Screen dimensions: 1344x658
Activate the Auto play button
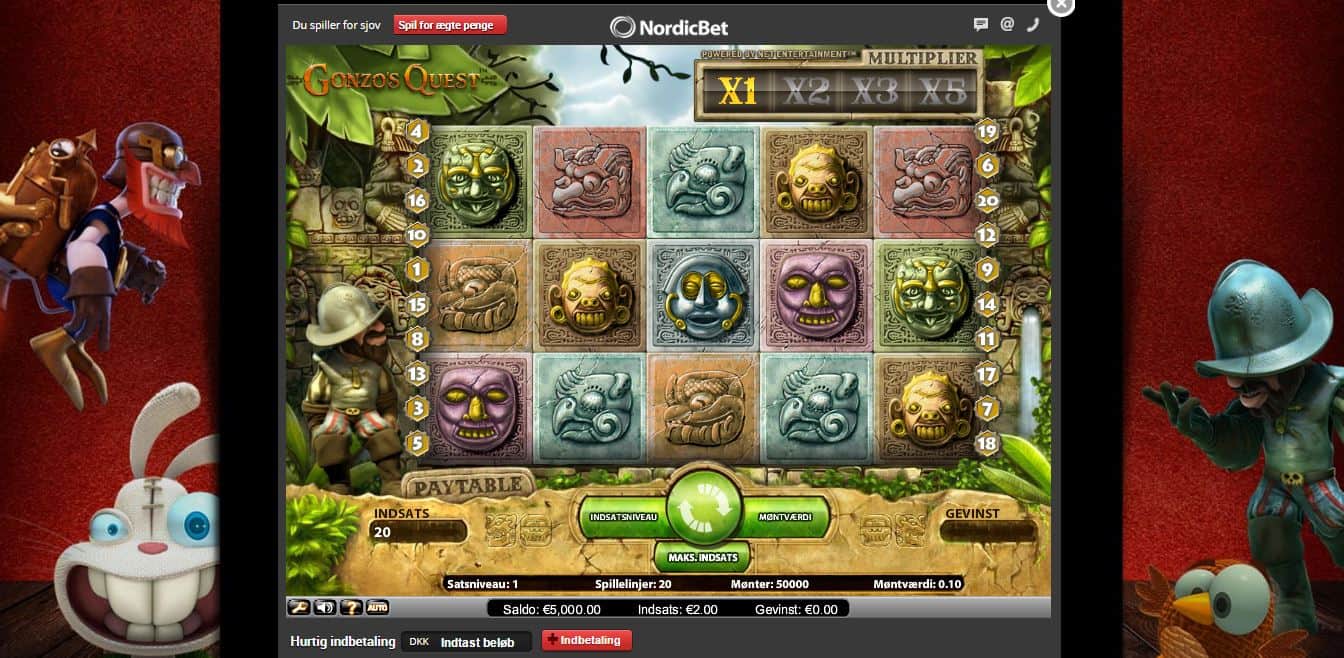coord(377,607)
